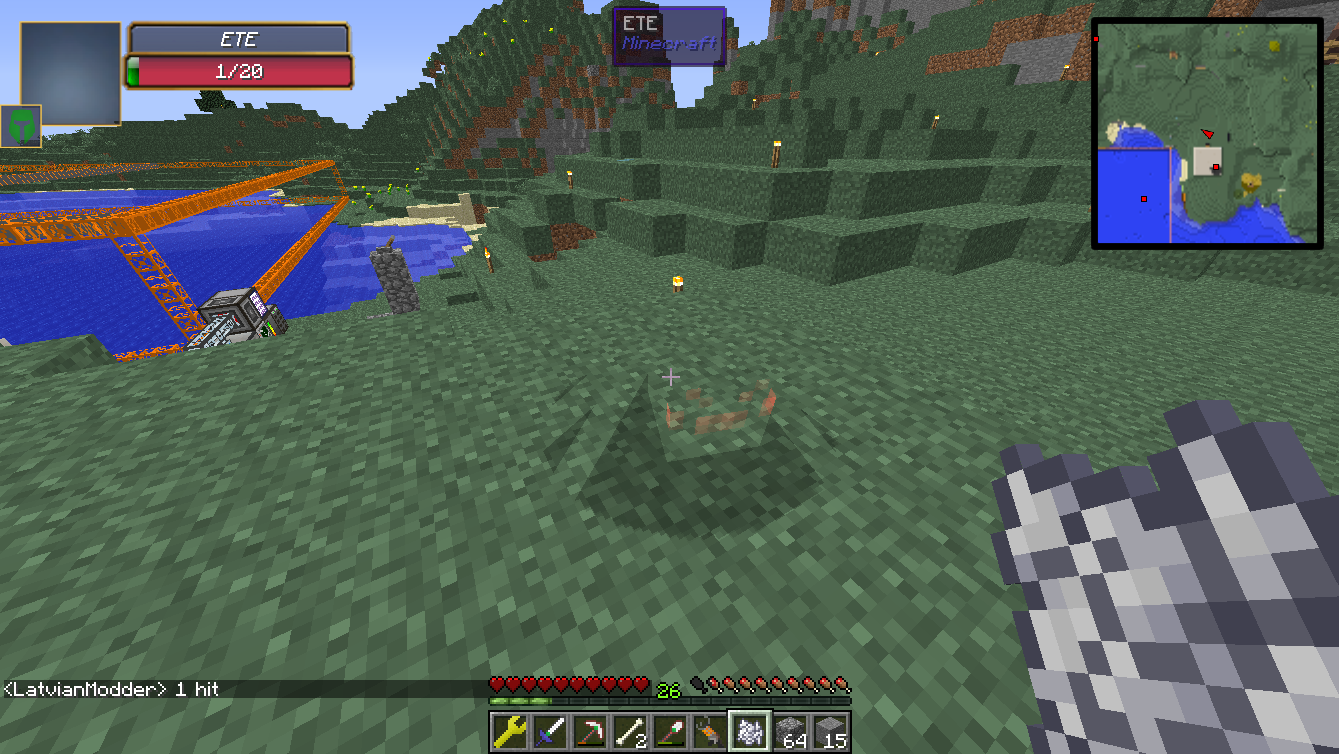The height and width of the screenshot is (754, 1339).
Task: Click the highlighted white dust hotbar slot
Action: [x=750, y=731]
